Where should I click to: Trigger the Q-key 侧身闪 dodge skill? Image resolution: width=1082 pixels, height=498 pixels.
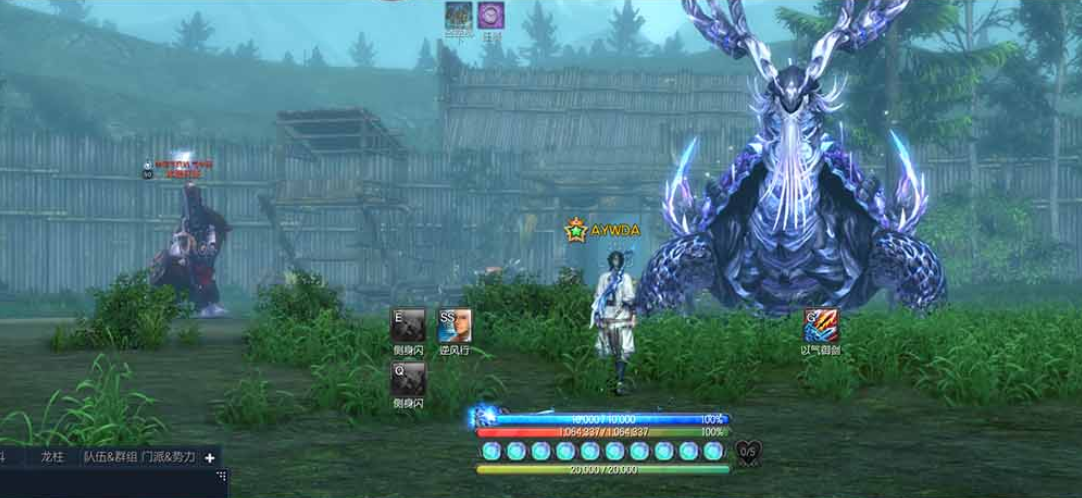point(408,378)
